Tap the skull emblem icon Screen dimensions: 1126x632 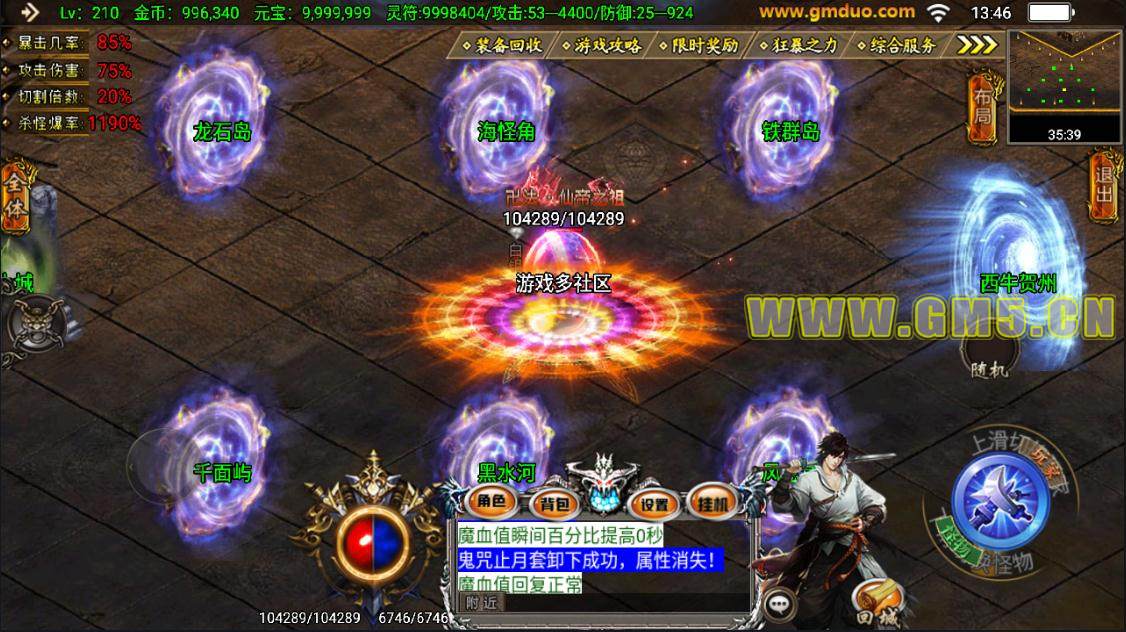27,323
